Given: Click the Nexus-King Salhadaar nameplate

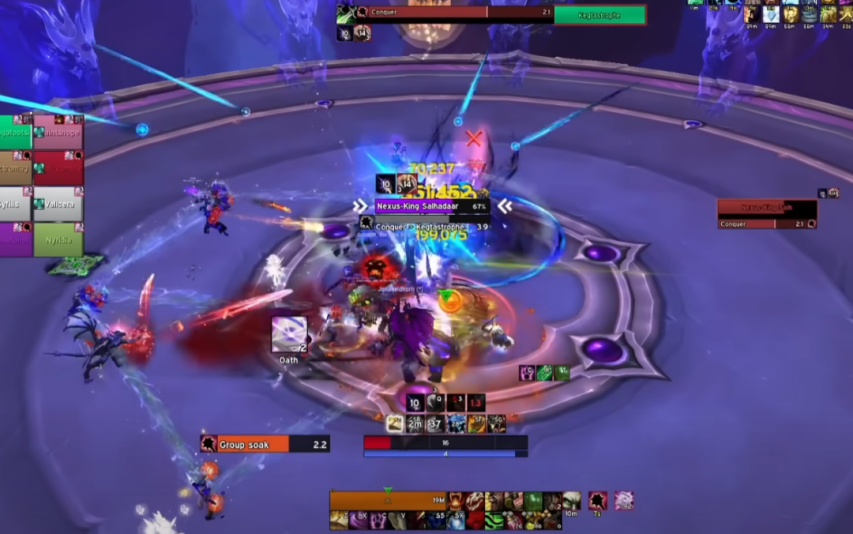Looking at the screenshot, I should pyautogui.click(x=431, y=206).
